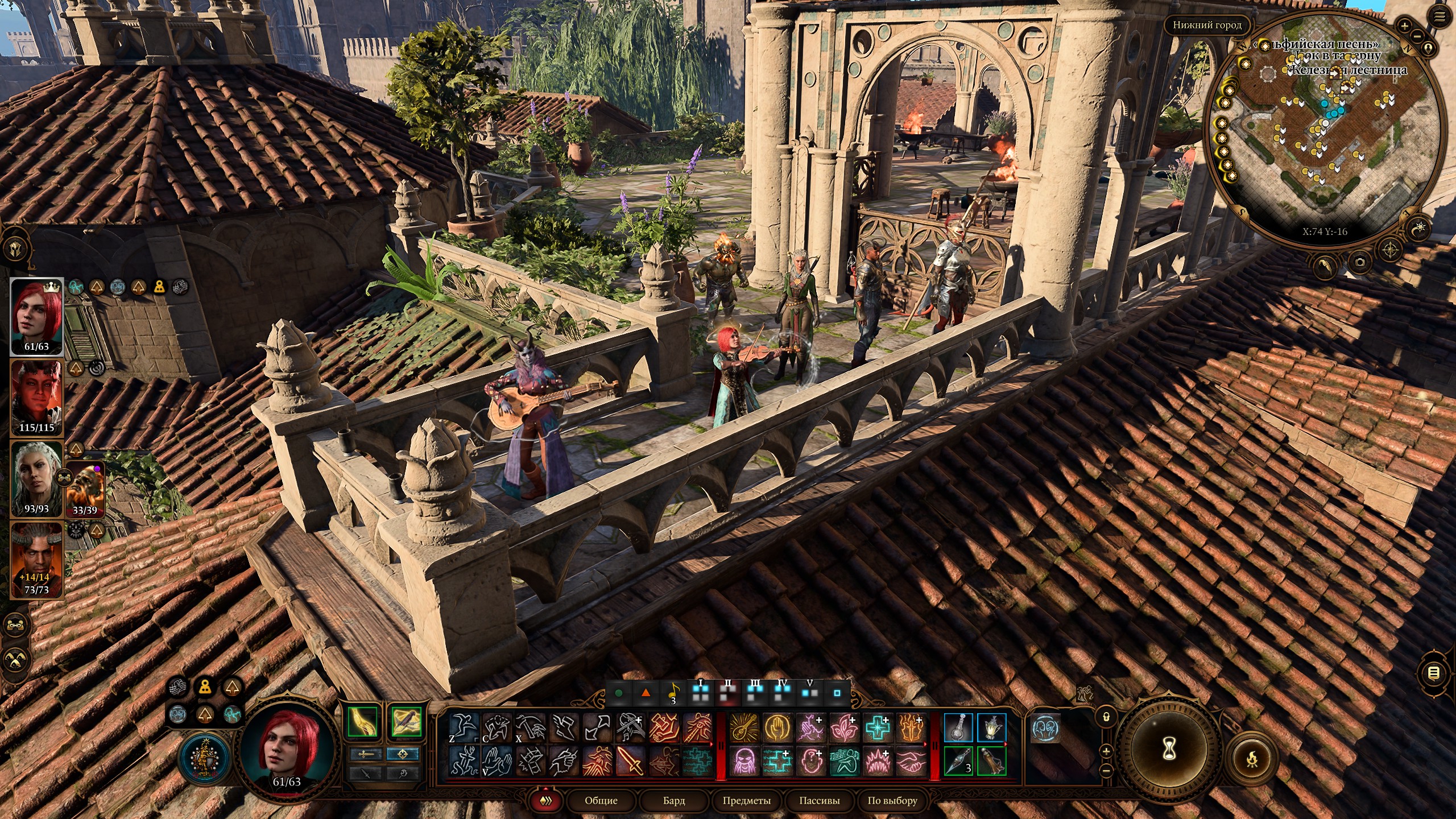
Task: Switch to the Бард hotbar tab
Action: point(674,800)
